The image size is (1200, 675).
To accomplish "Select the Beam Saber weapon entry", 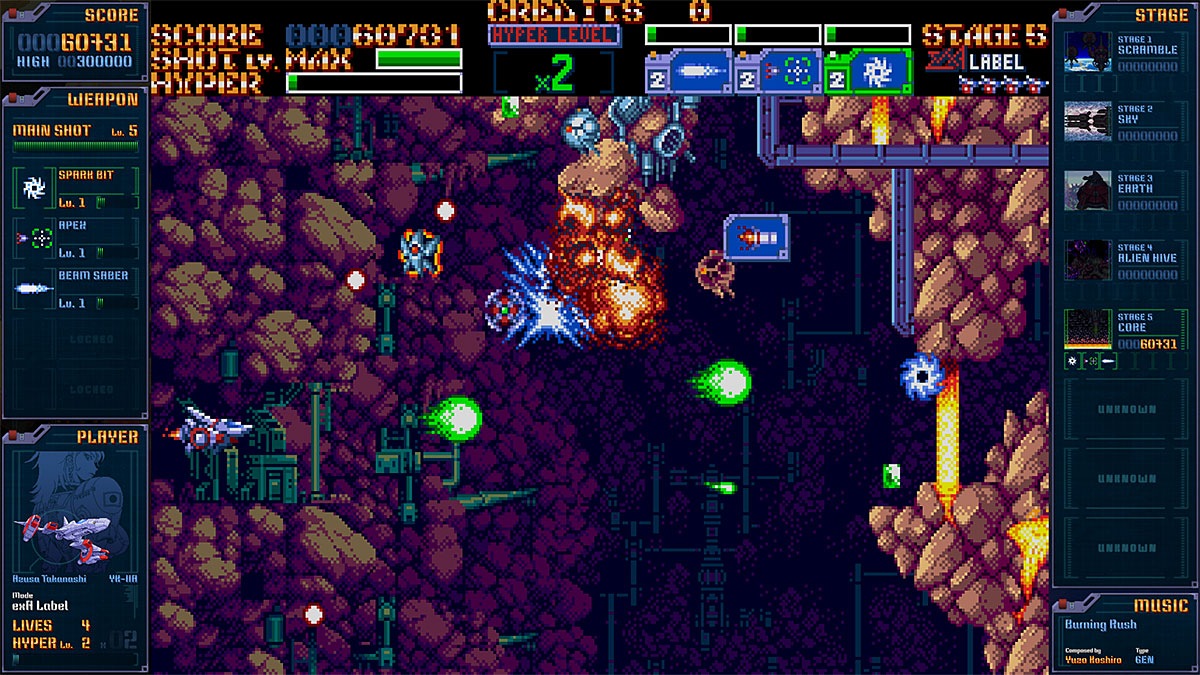I will 75,288.
